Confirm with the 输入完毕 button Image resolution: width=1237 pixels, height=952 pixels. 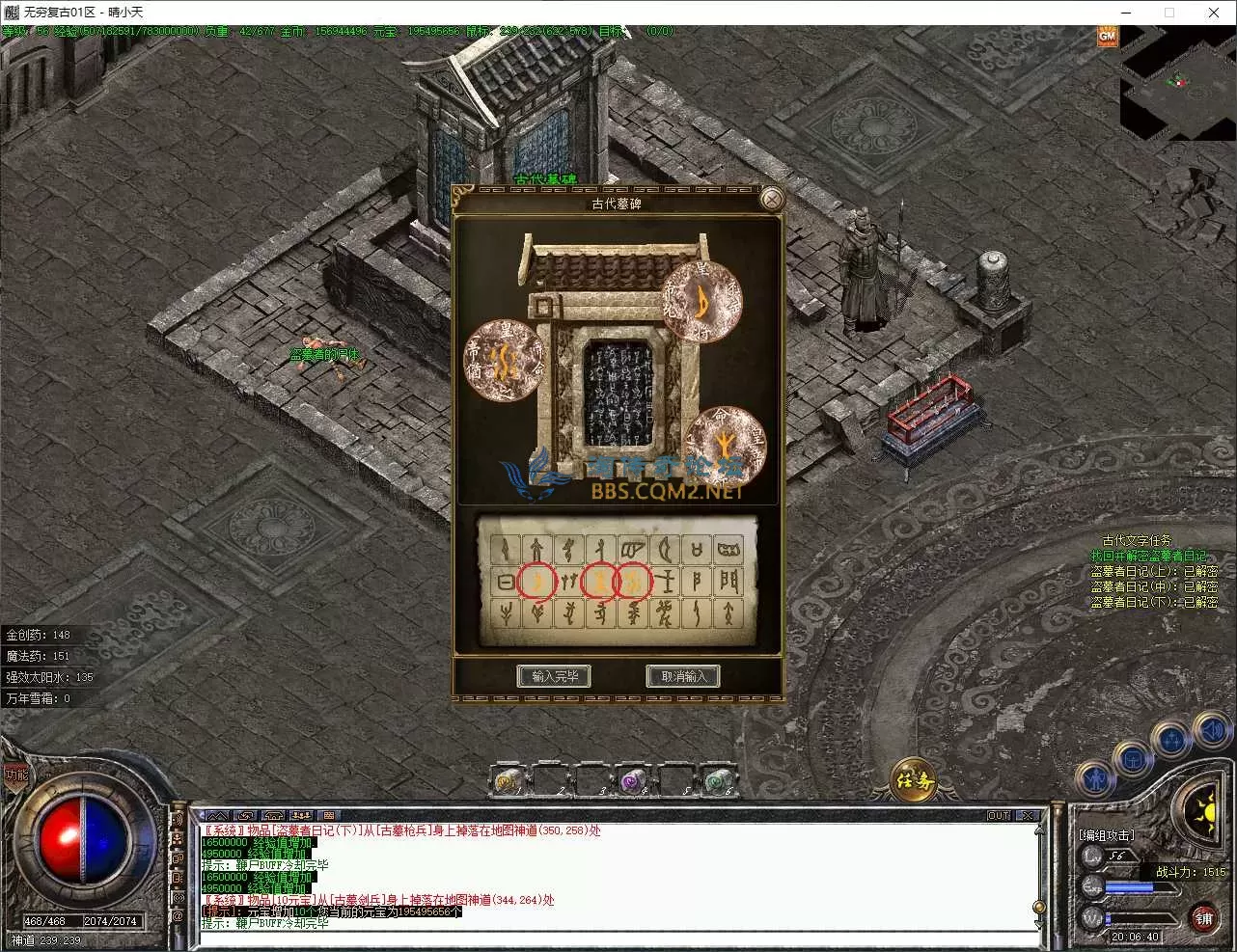554,676
